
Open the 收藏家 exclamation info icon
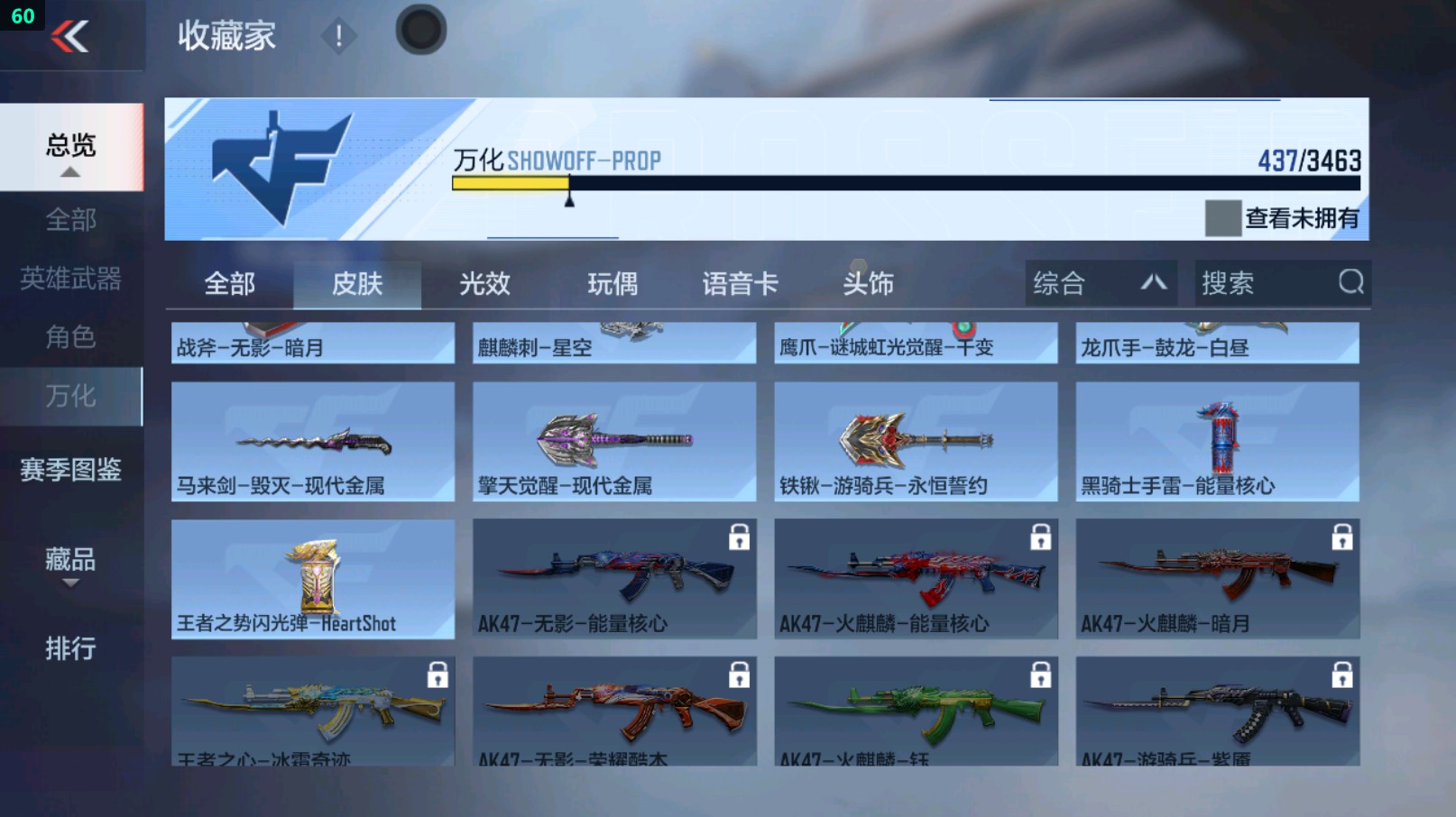(x=340, y=37)
